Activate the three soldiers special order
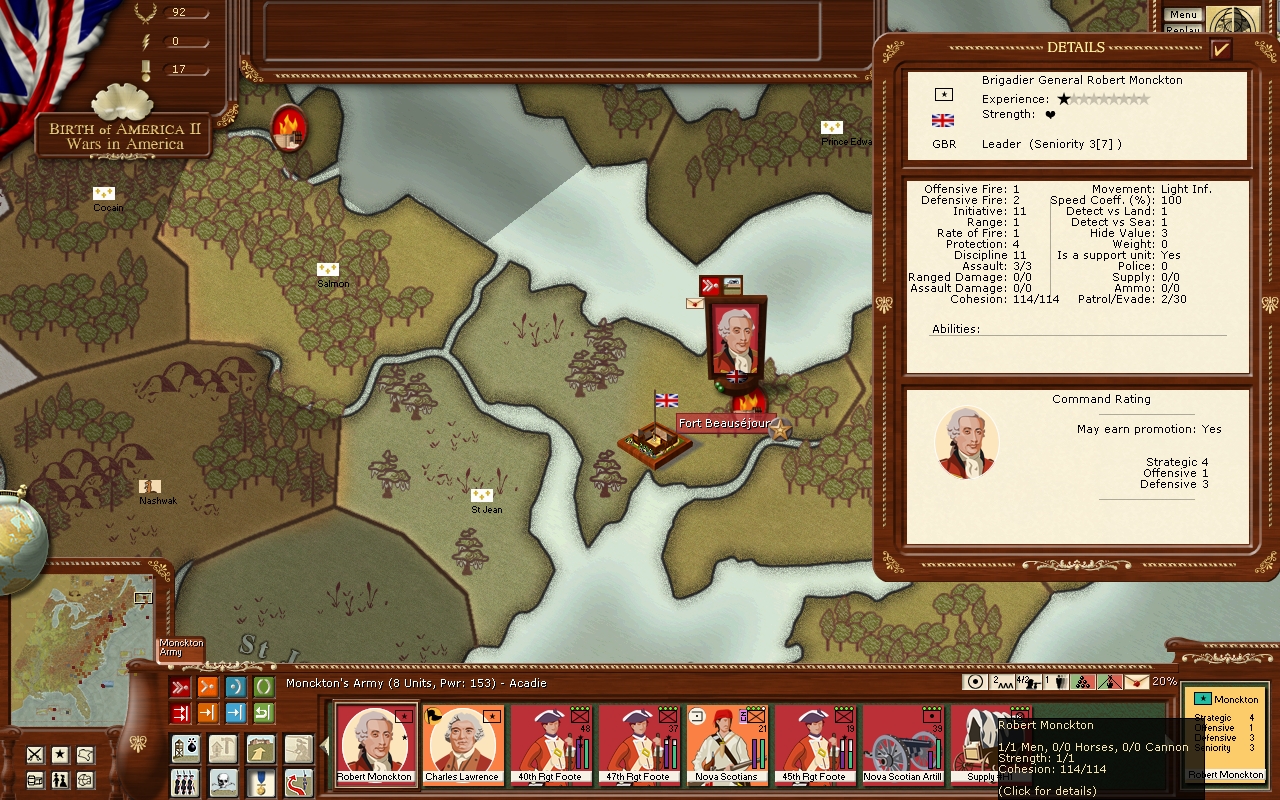1280x800 pixels. pos(186,781)
